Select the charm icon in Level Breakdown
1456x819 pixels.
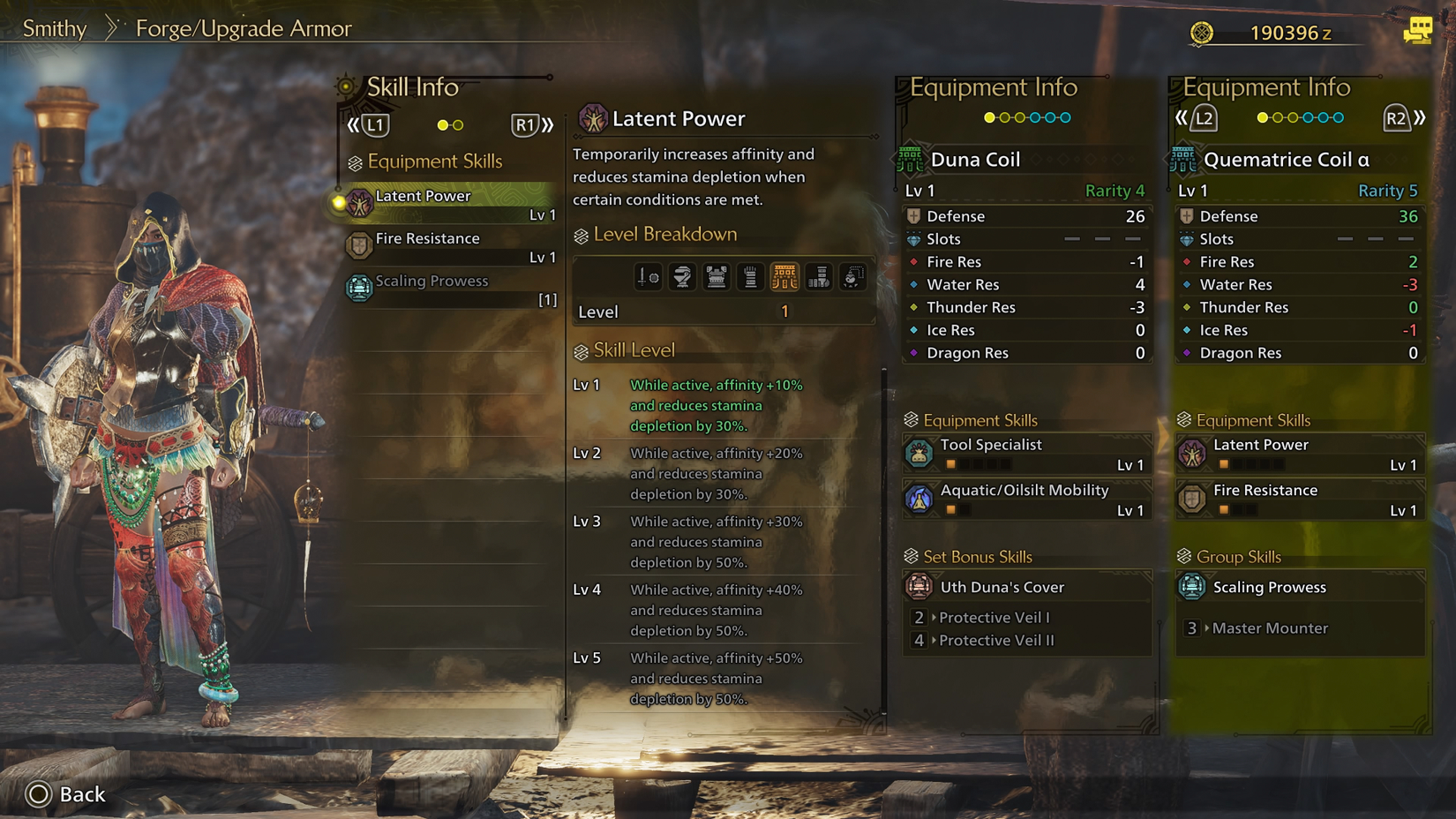(852, 276)
